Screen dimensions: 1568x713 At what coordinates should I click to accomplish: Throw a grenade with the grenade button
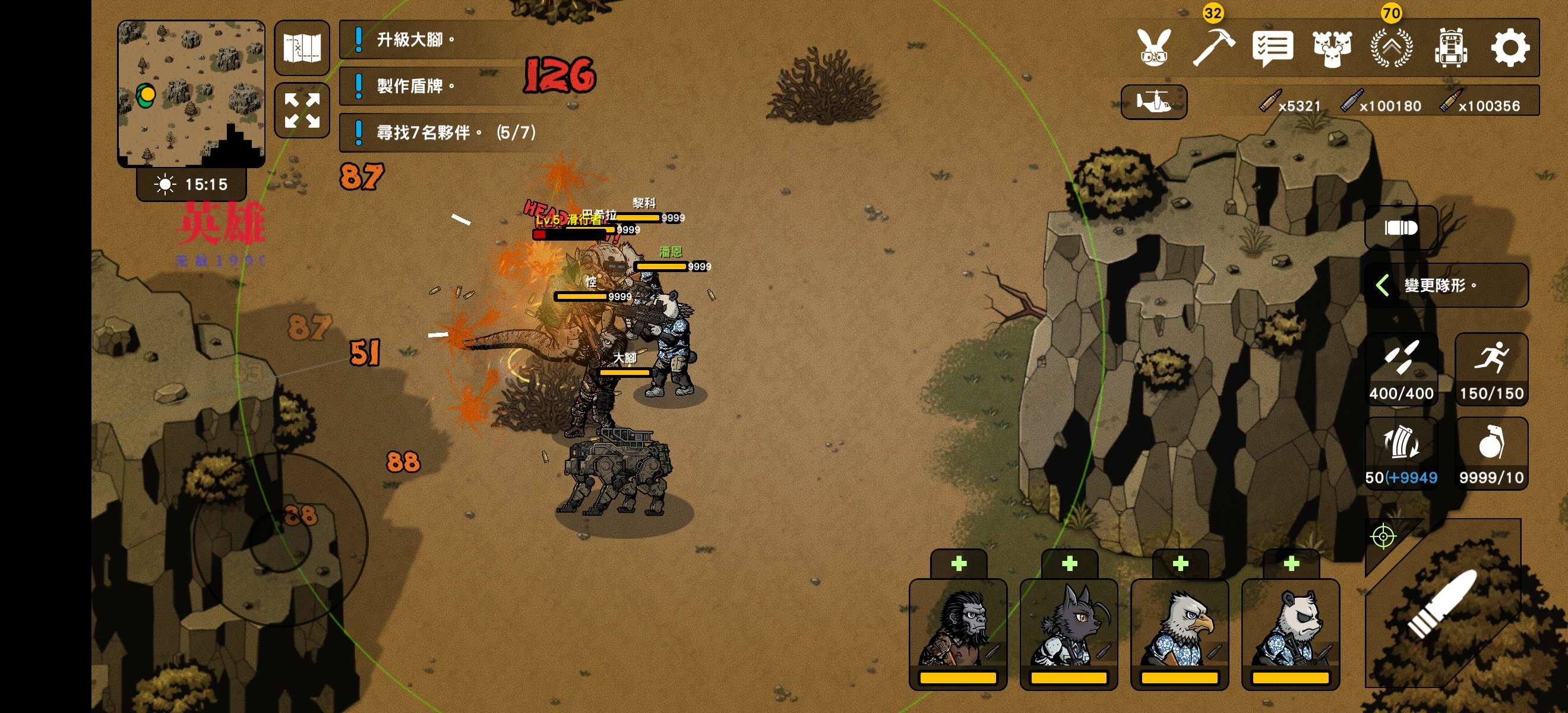[1491, 453]
